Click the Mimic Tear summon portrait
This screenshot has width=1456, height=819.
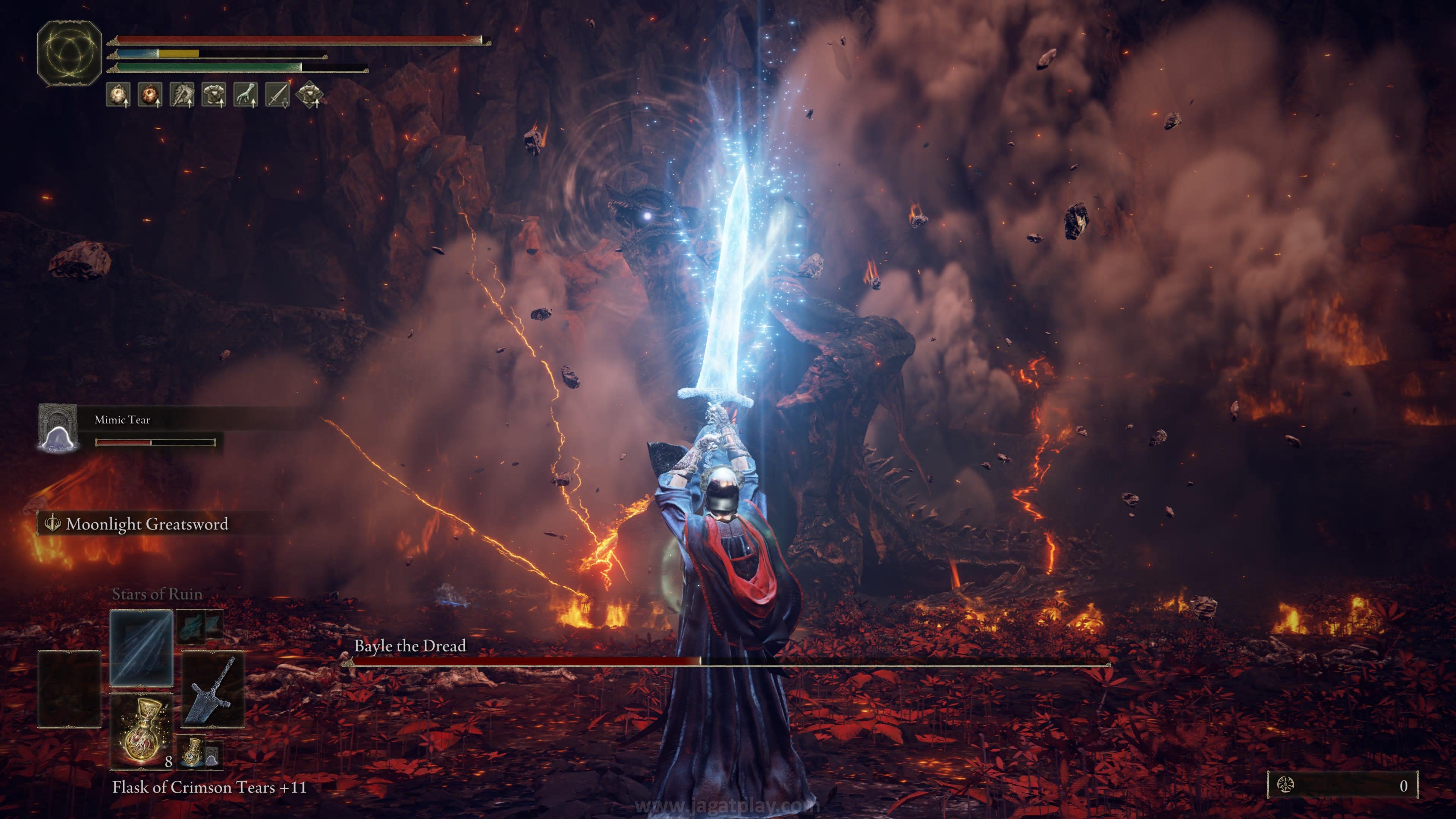click(x=58, y=428)
